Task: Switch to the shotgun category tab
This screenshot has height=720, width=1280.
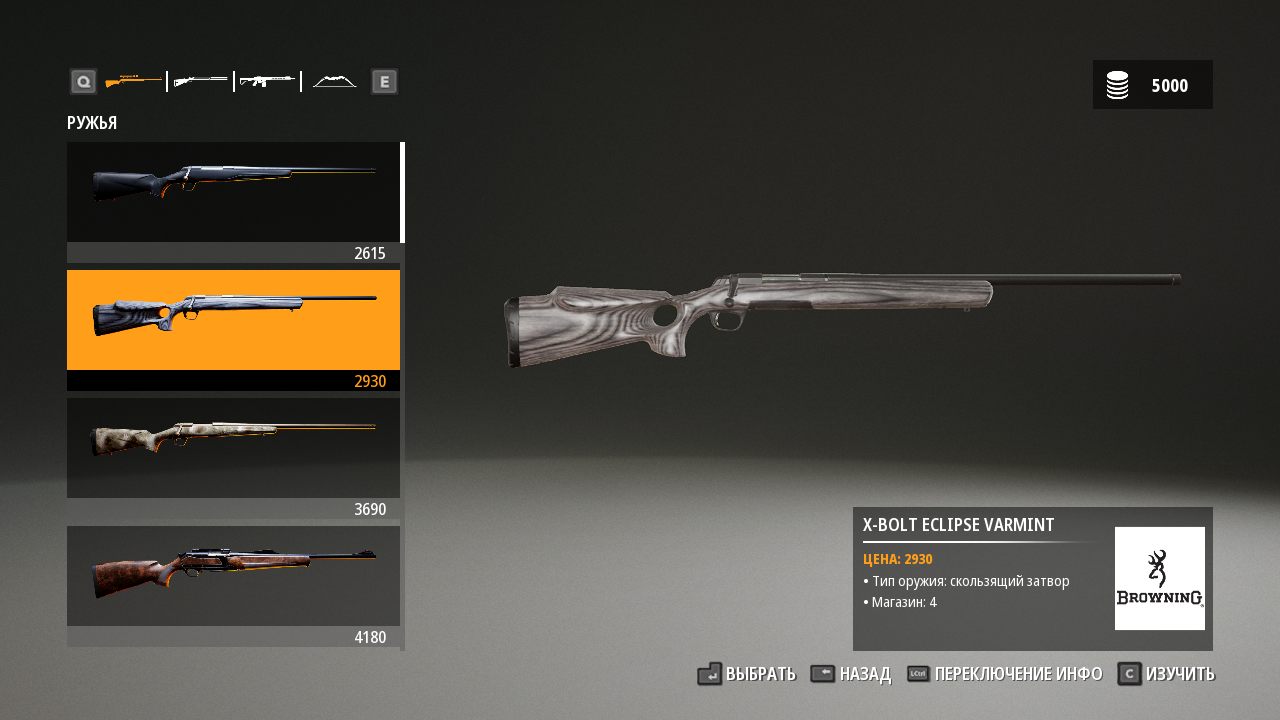Action: [x=200, y=81]
